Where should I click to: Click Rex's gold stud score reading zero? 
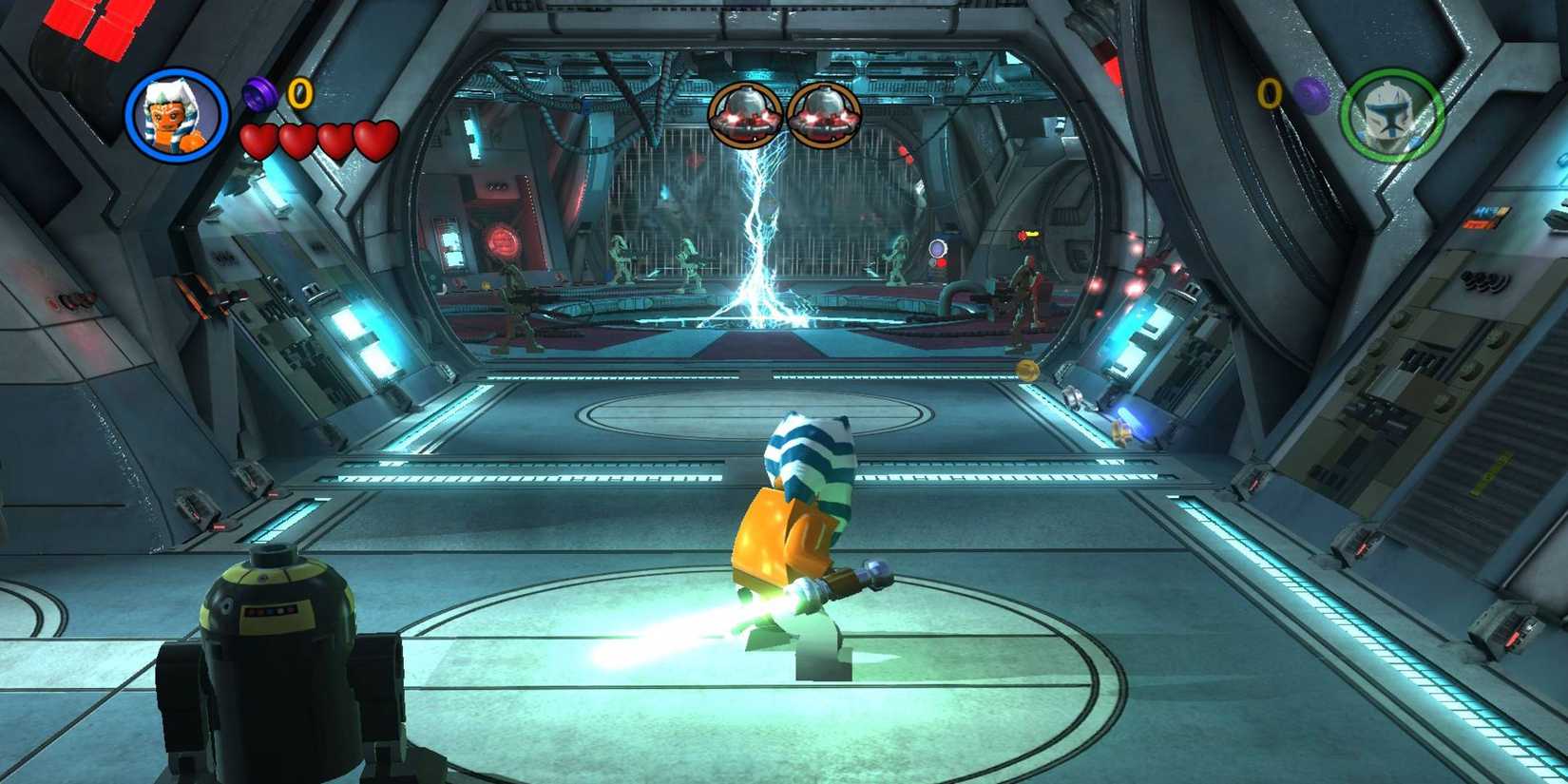[x=1267, y=93]
